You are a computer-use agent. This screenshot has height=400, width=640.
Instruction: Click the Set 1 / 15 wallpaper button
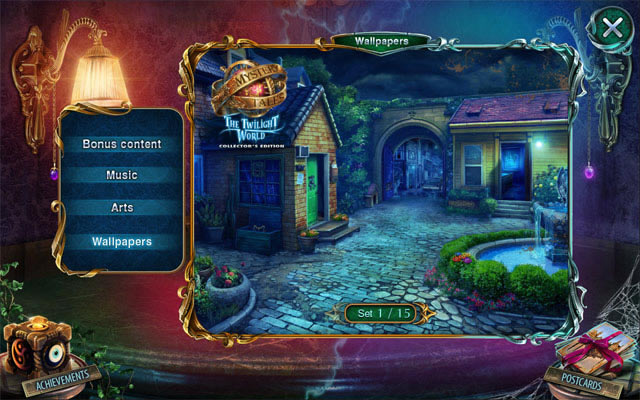(384, 313)
